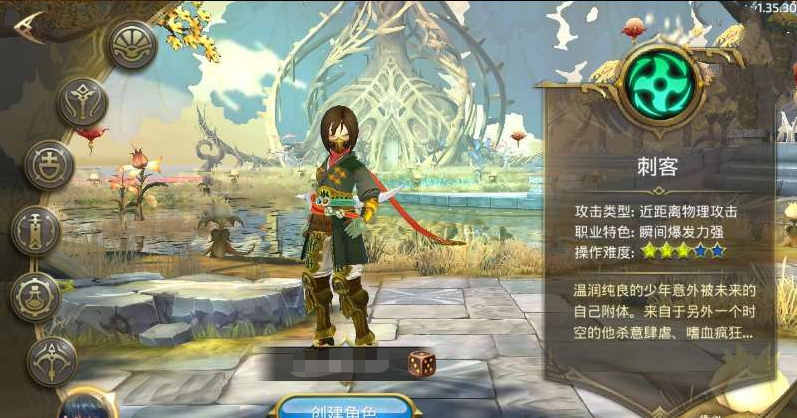Select the potion flask class icon
The width and height of the screenshot is (797, 418).
(x=36, y=297)
